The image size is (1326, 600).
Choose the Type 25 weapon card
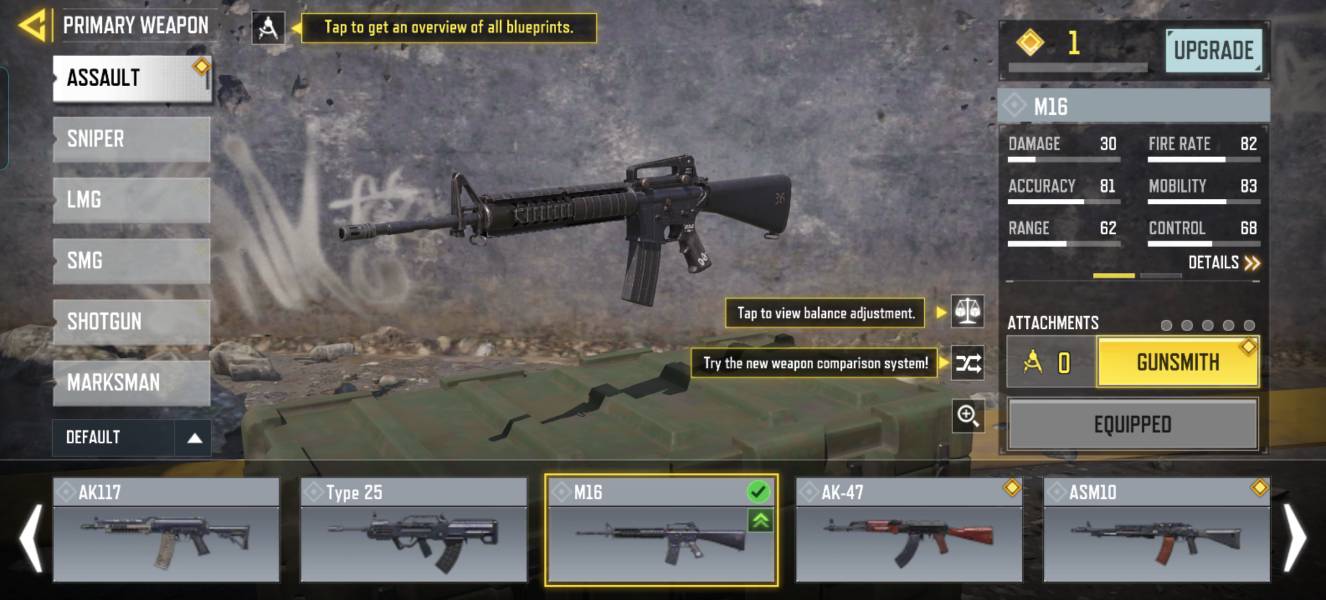[413, 530]
